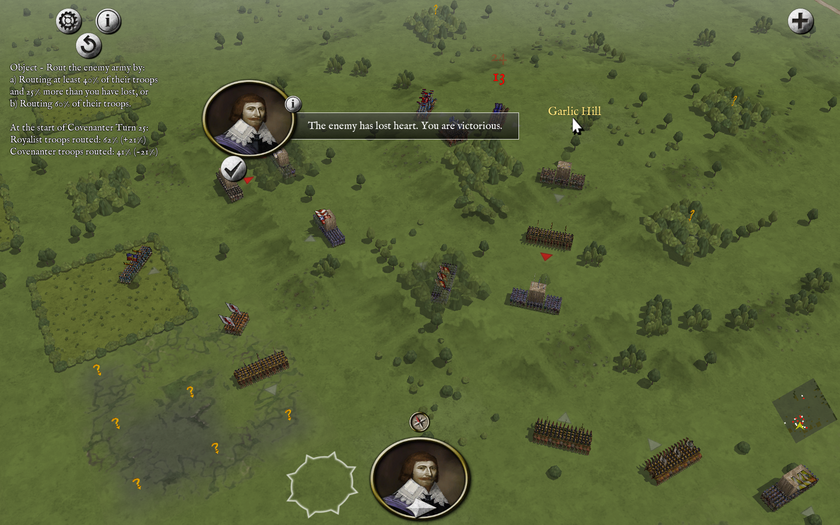Open the small info icon beside the portrait
Viewport: 840px width, 525px height.
point(292,103)
